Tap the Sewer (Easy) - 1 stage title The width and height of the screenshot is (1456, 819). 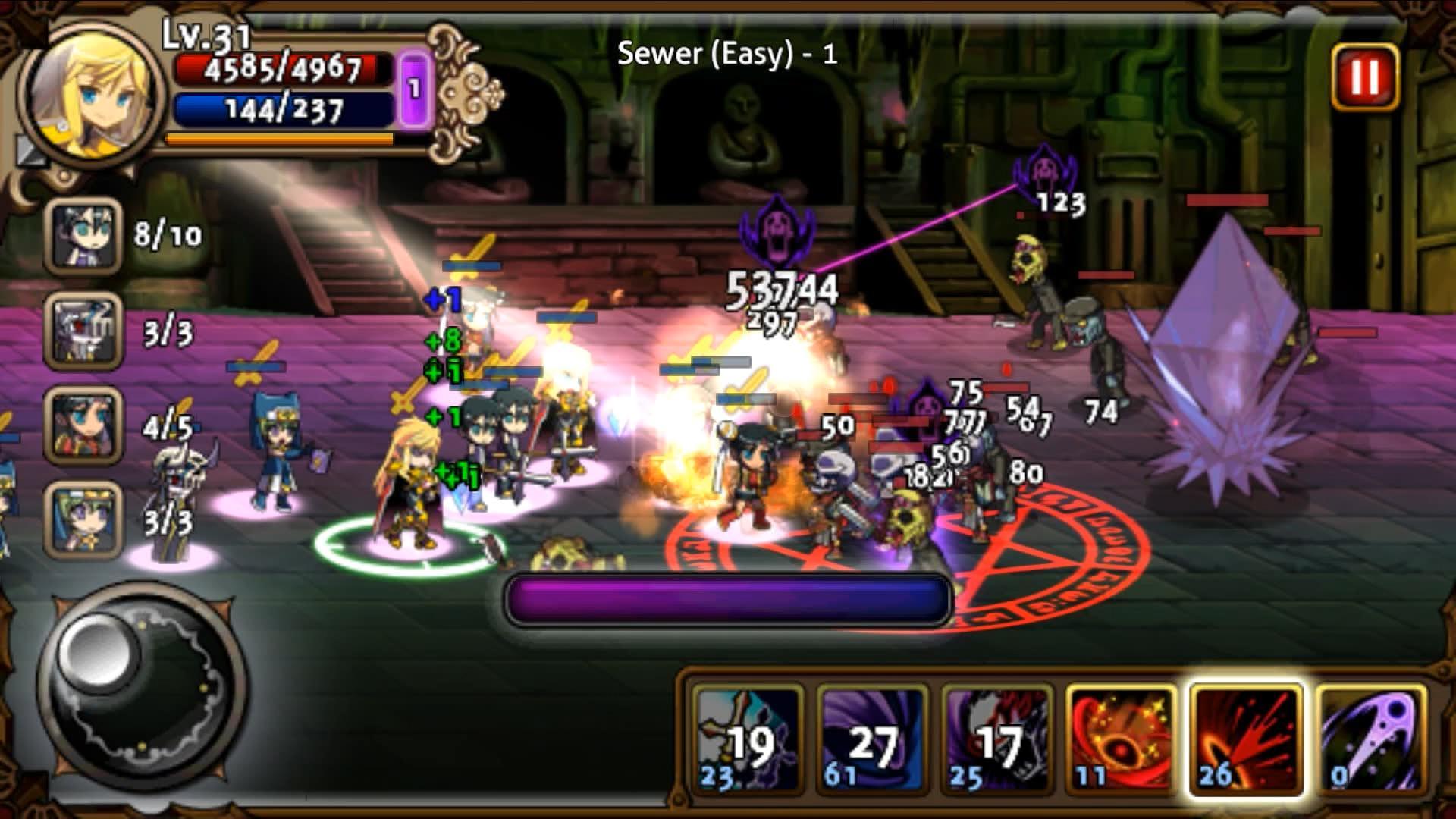[729, 55]
